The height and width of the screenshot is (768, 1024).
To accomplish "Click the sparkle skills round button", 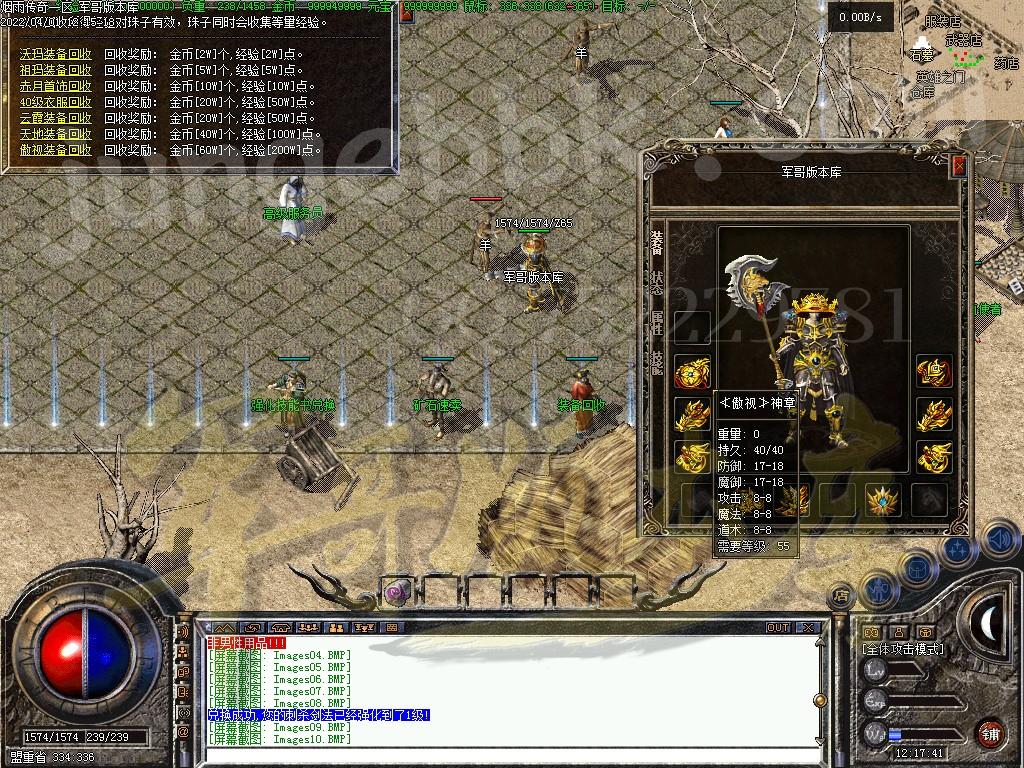I will click(958, 549).
